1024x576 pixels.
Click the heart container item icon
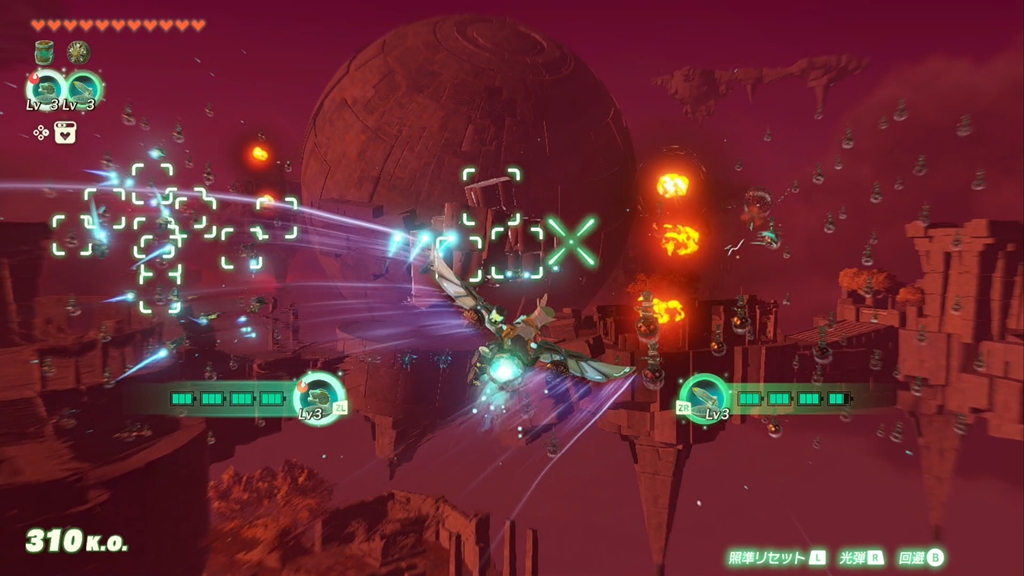[x=65, y=132]
